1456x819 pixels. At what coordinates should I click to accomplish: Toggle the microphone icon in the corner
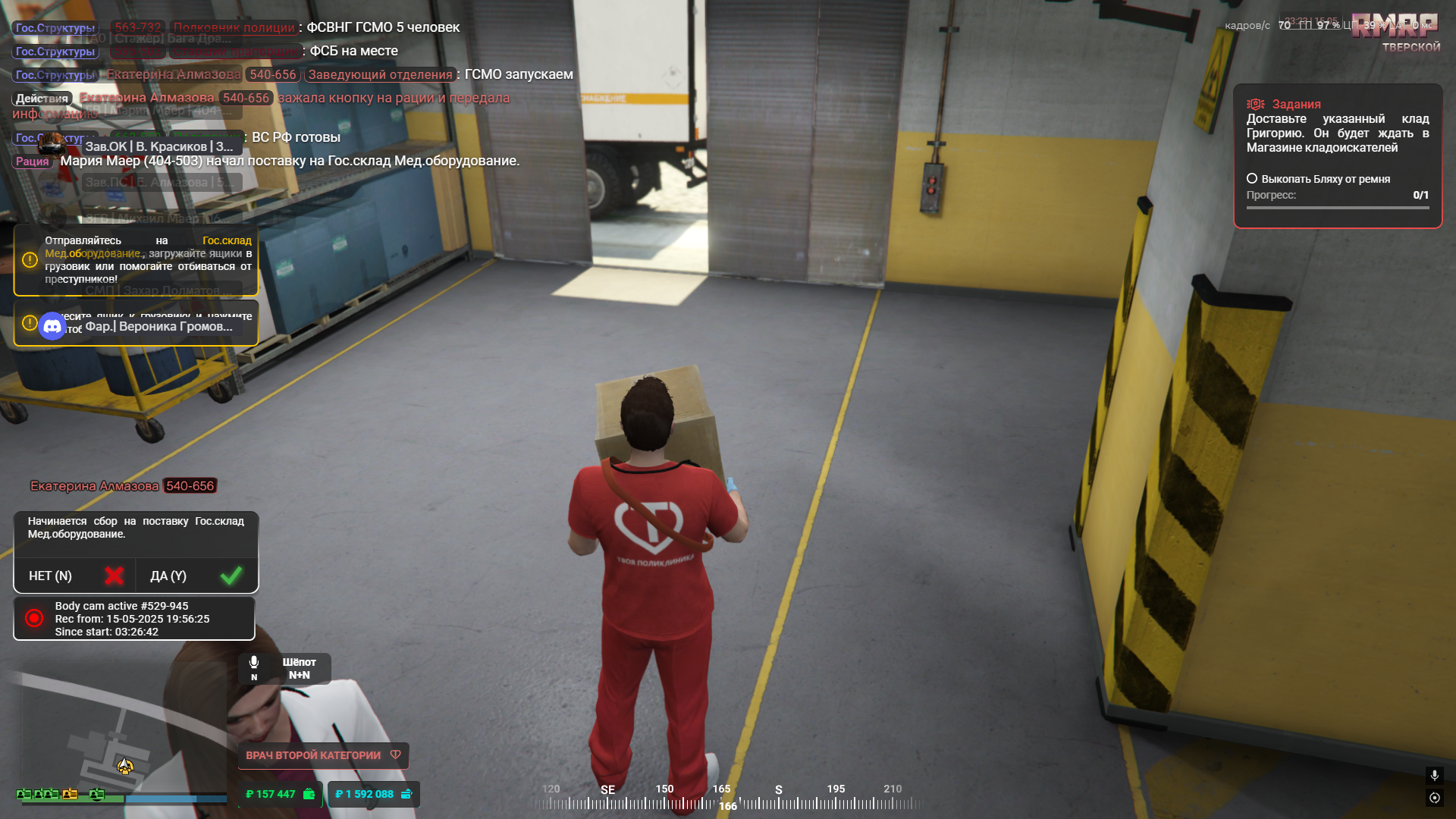tap(1434, 775)
